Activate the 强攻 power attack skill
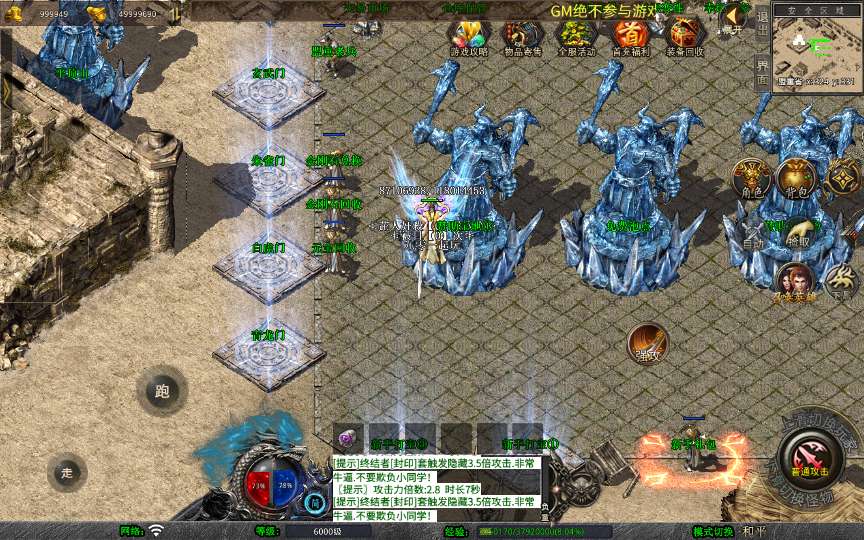Image resolution: width=864 pixels, height=540 pixels. (x=647, y=345)
